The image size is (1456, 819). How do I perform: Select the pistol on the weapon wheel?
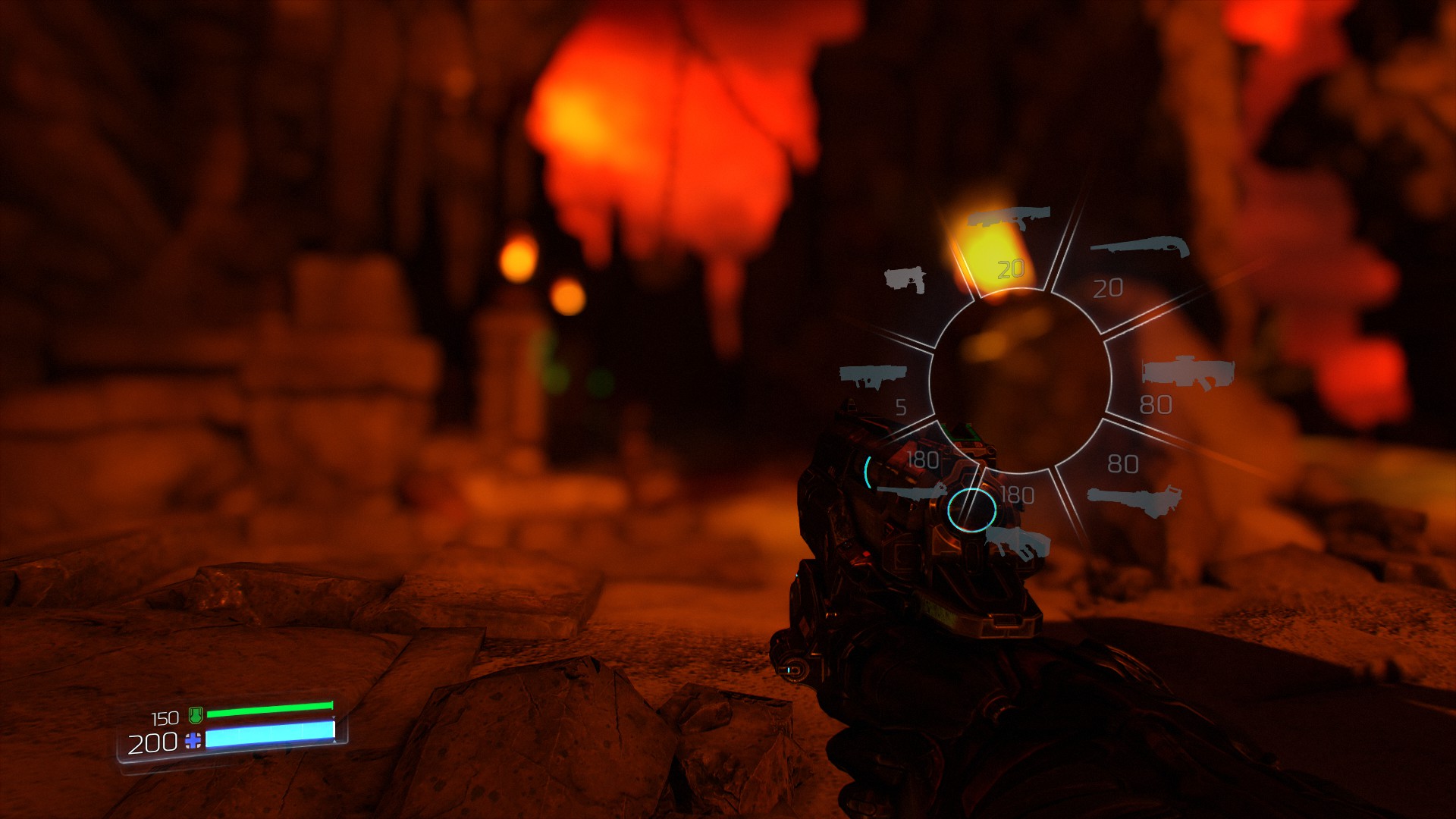click(905, 280)
